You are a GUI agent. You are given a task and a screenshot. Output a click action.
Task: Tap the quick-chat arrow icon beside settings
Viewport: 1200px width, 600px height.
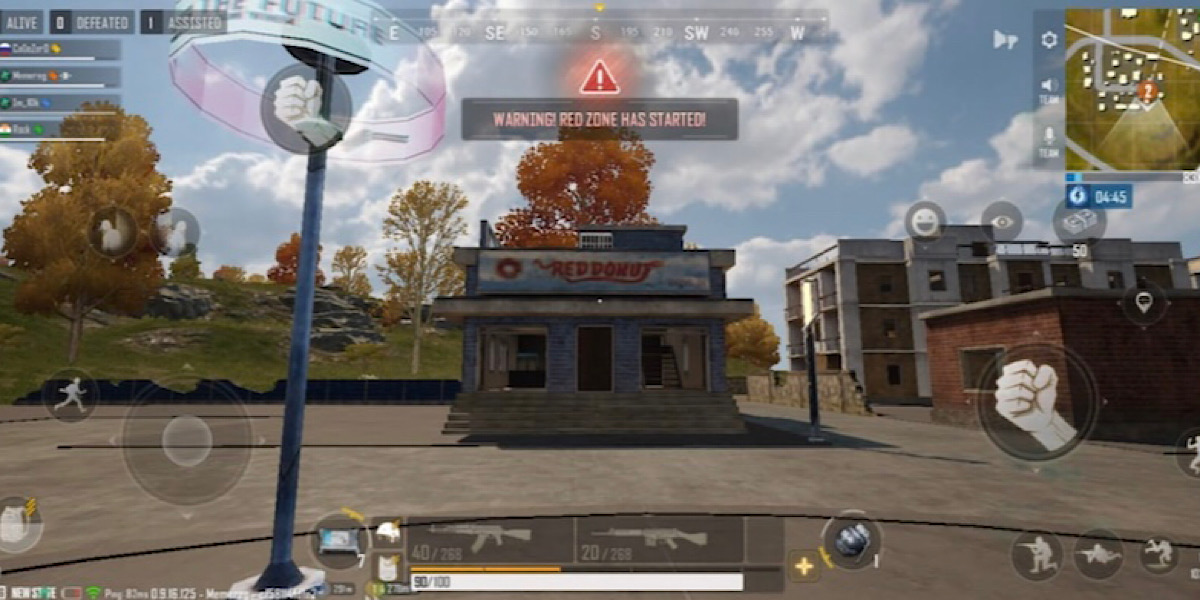pos(1005,39)
